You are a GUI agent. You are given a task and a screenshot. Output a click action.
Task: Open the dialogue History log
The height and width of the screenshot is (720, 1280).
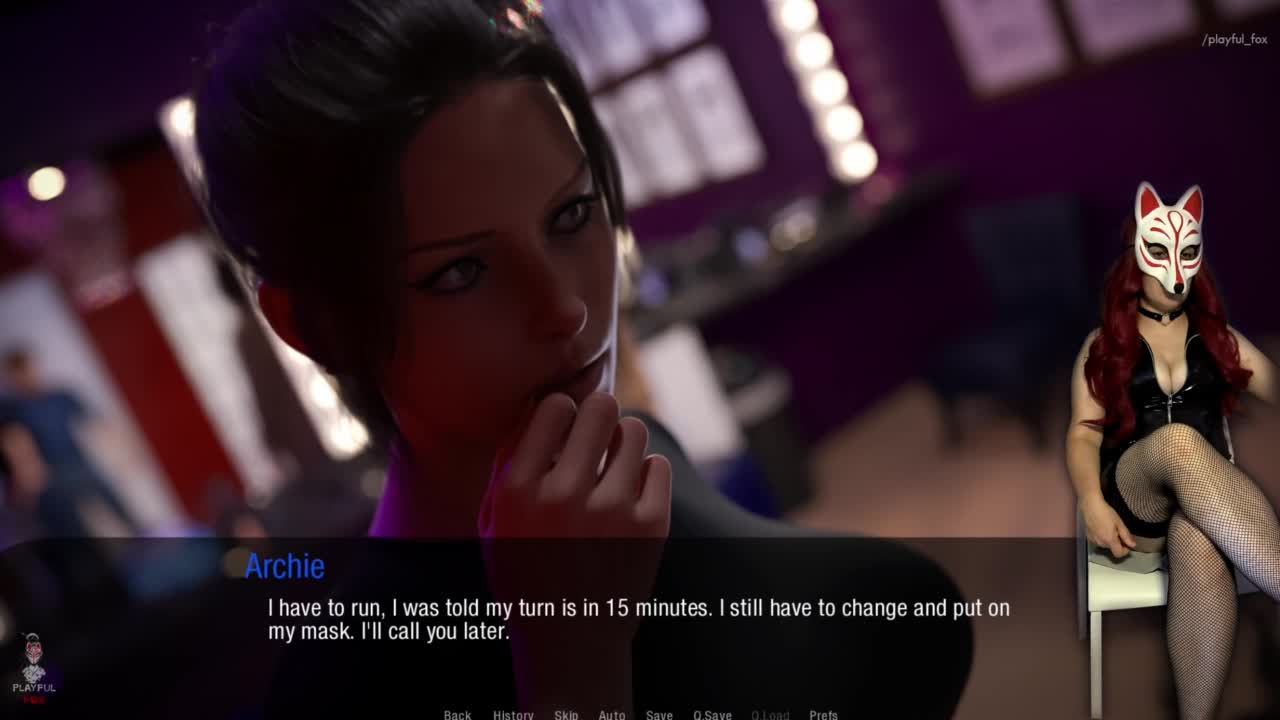[513, 714]
